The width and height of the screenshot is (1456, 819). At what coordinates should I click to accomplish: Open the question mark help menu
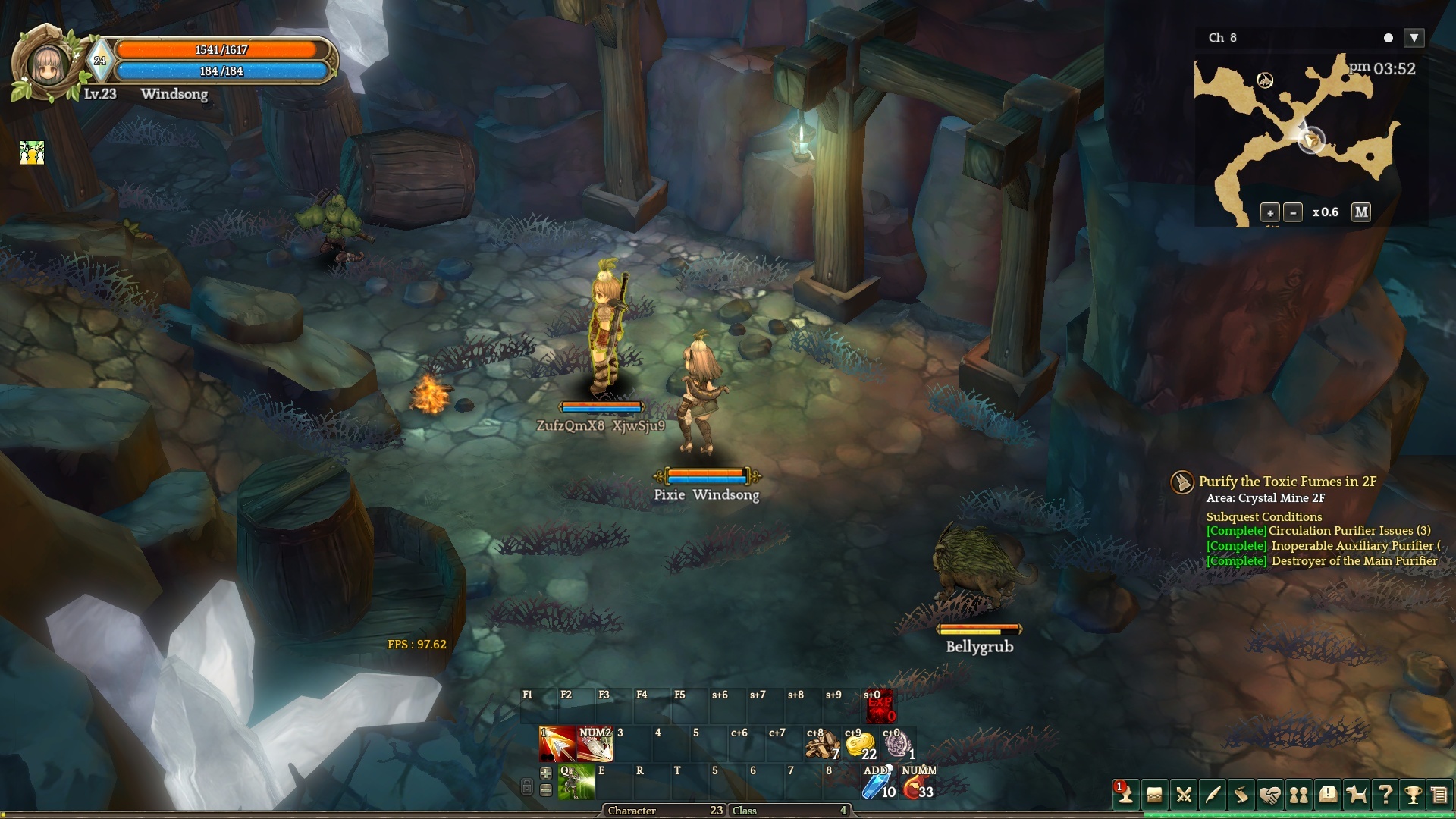click(x=1385, y=794)
